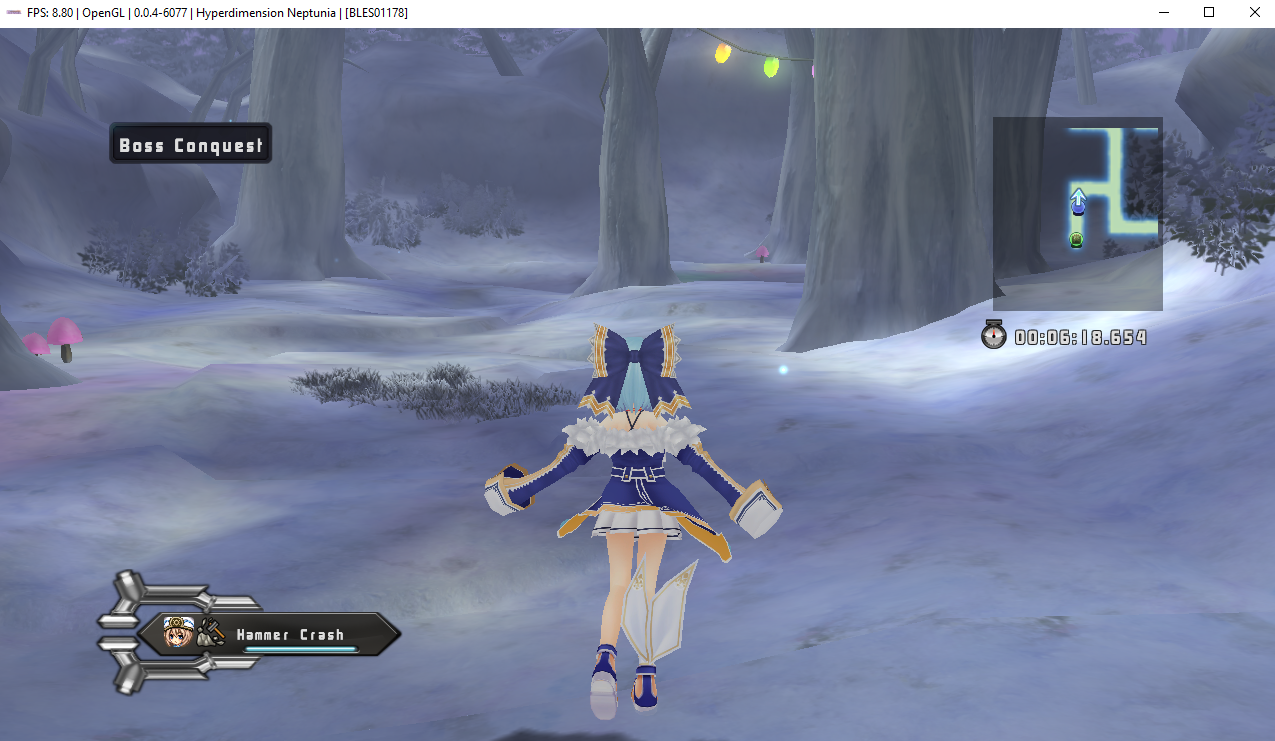1275x741 pixels.
Task: Minimize the game window
Action: pos(1164,12)
